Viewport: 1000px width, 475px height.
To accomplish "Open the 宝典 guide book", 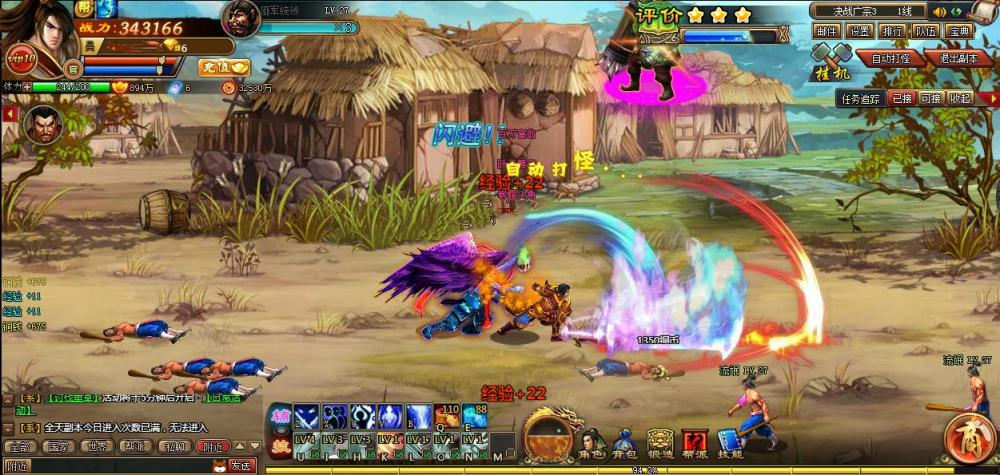I will [x=959, y=31].
